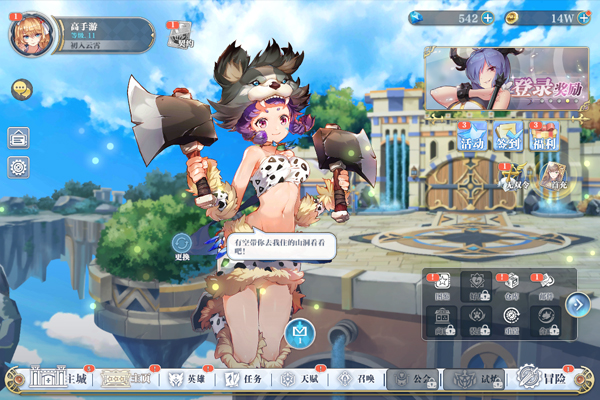Open the 任务 quests tab
The width and height of the screenshot is (600, 400).
(243, 381)
